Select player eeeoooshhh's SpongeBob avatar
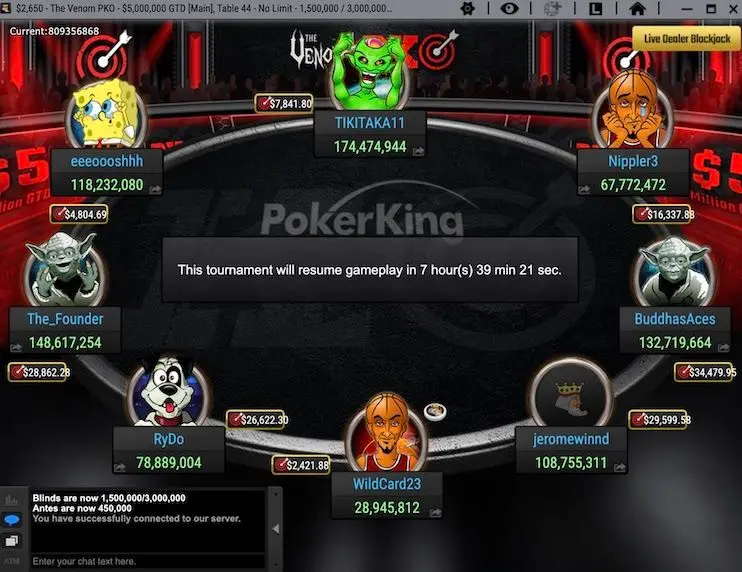This screenshot has height=572, width=742. (106, 111)
